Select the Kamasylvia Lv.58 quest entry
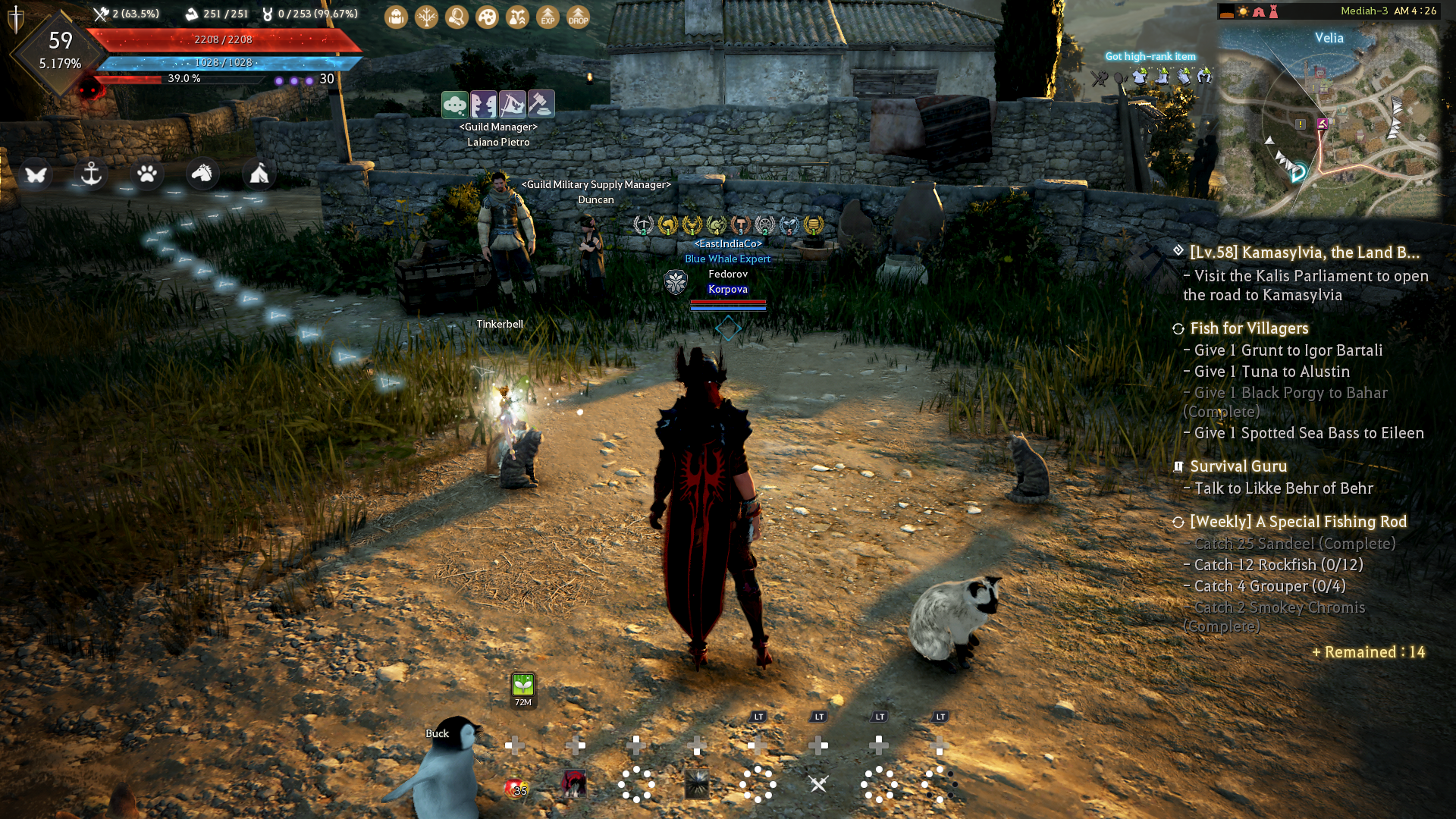This screenshot has height=819, width=1456. [x=1304, y=253]
